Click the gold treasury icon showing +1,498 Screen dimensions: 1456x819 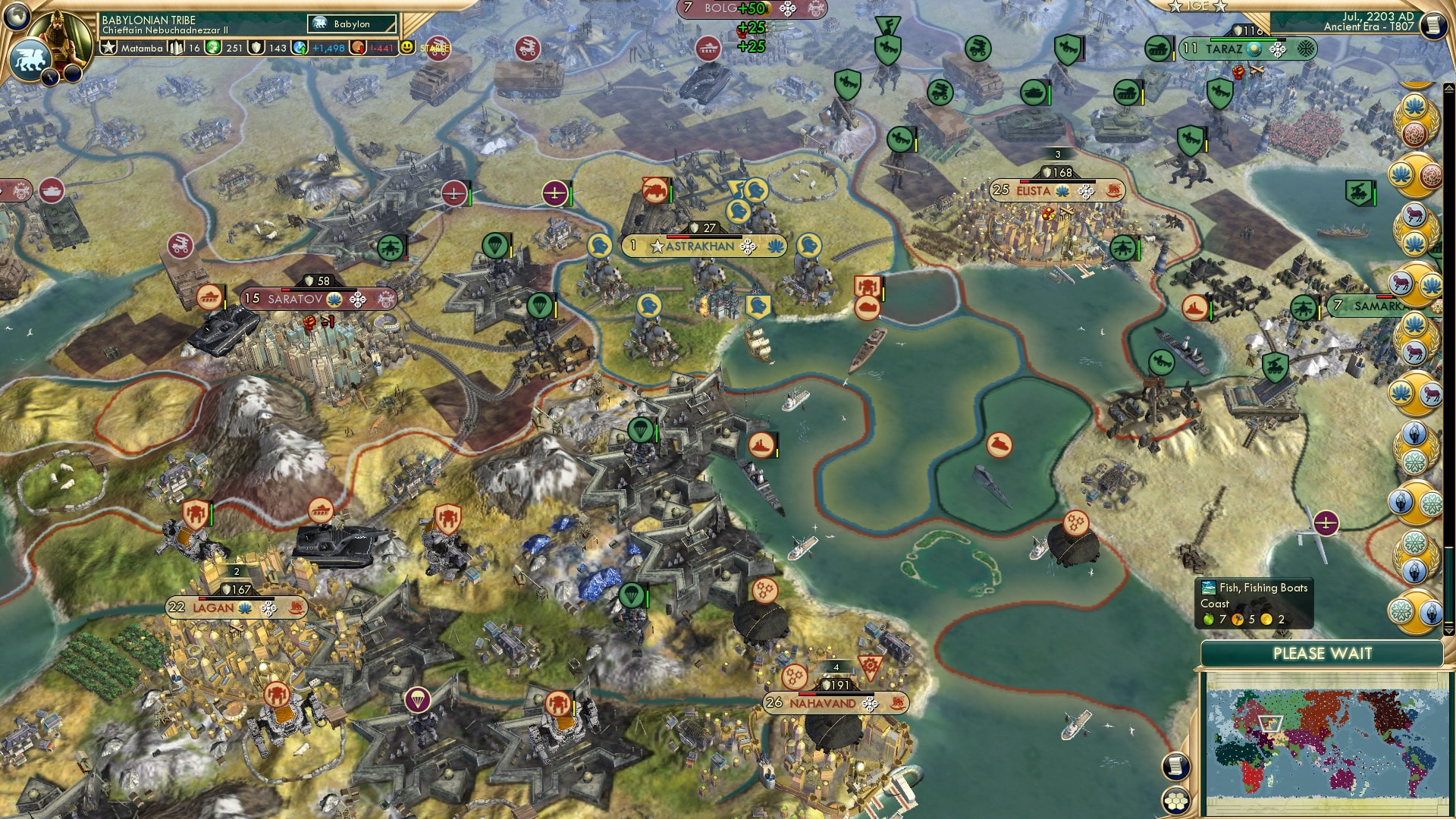tap(300, 47)
